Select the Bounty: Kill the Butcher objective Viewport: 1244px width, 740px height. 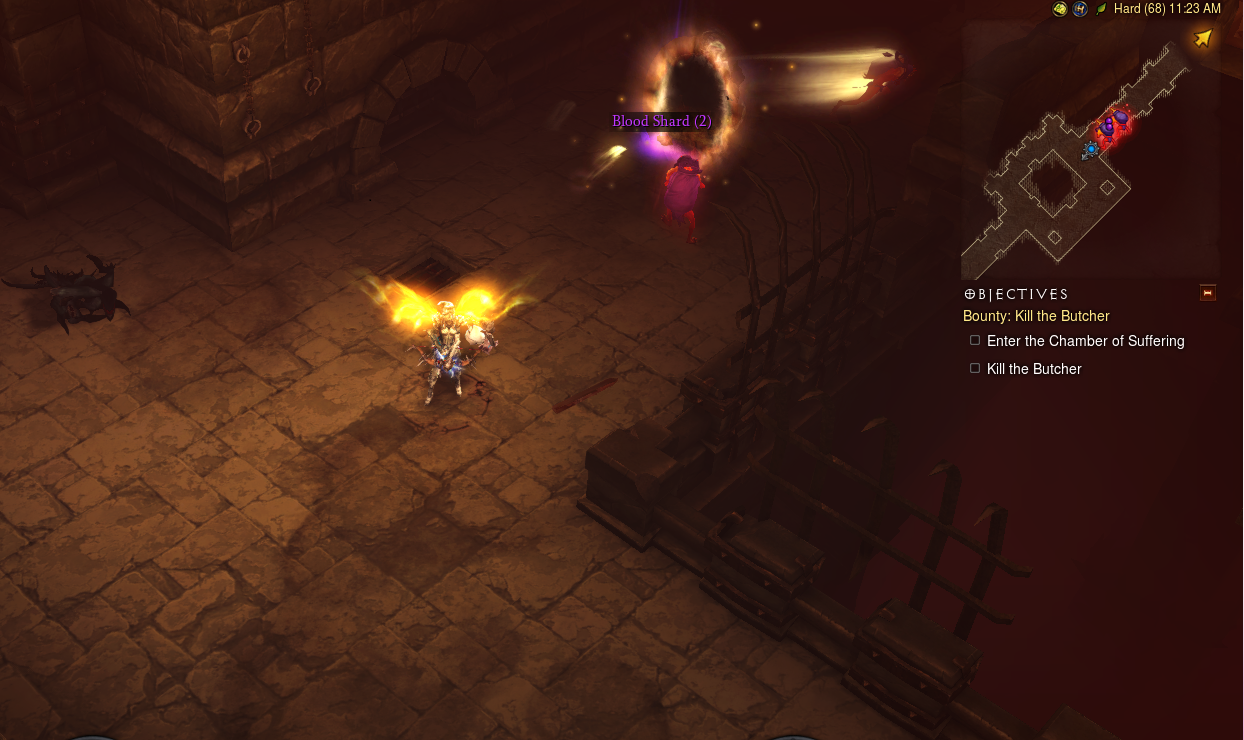point(1036,316)
